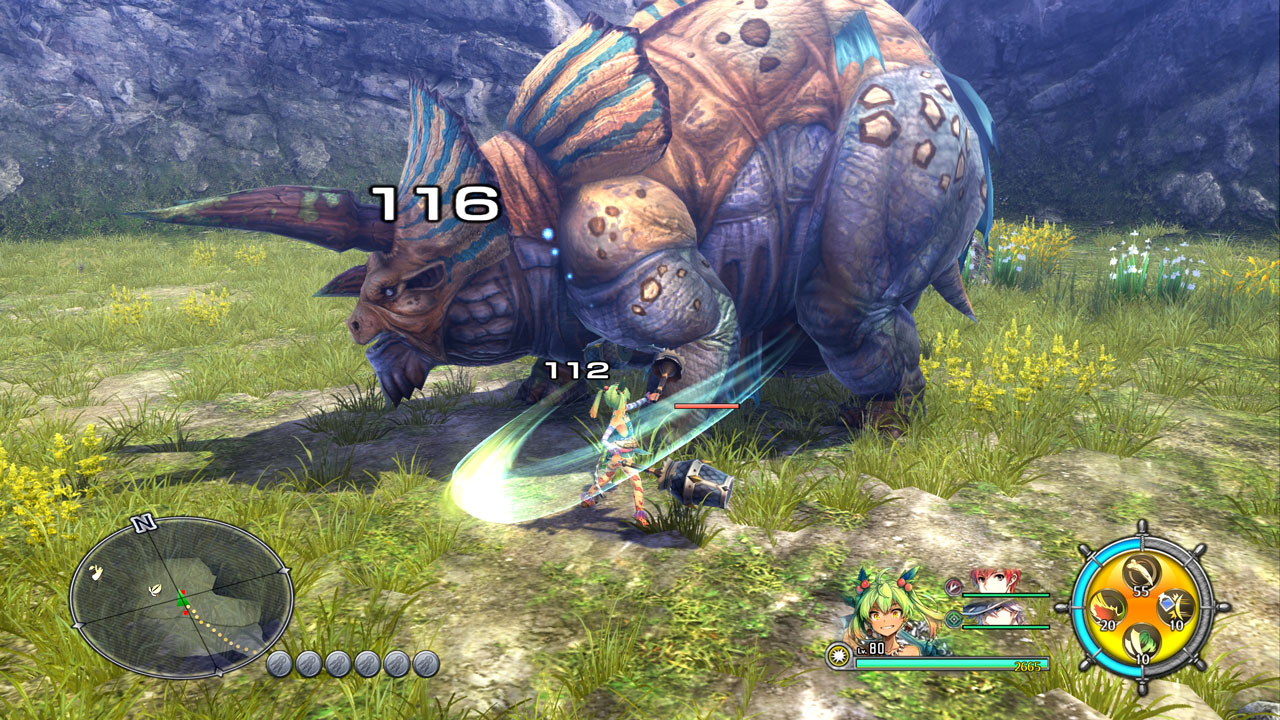Switch to the green-haired character's large portrait
The height and width of the screenshot is (720, 1280).
point(888,609)
